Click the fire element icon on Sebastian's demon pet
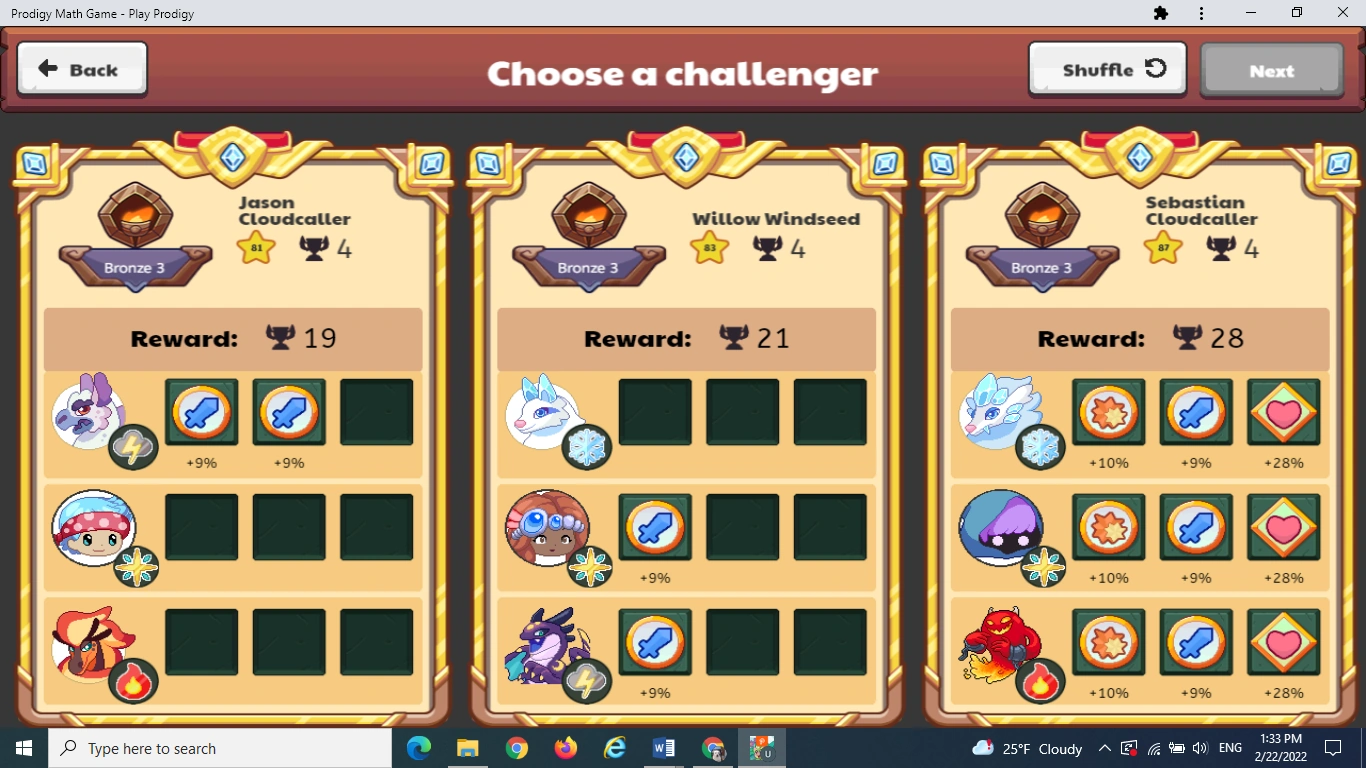The height and width of the screenshot is (768, 1366). 1040,683
